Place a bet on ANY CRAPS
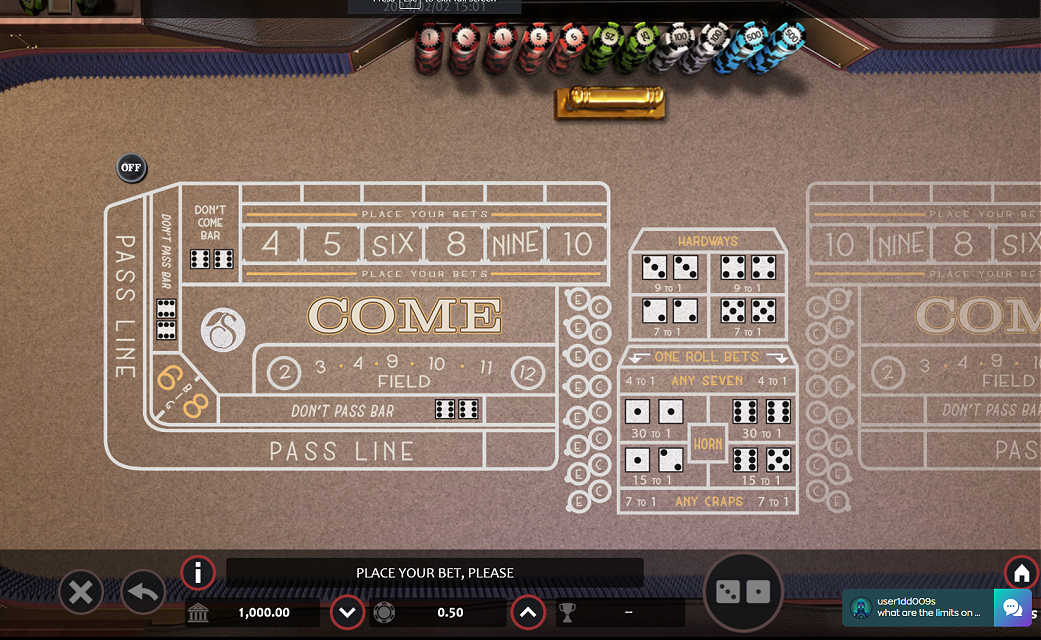This screenshot has height=640, width=1041. (x=709, y=501)
